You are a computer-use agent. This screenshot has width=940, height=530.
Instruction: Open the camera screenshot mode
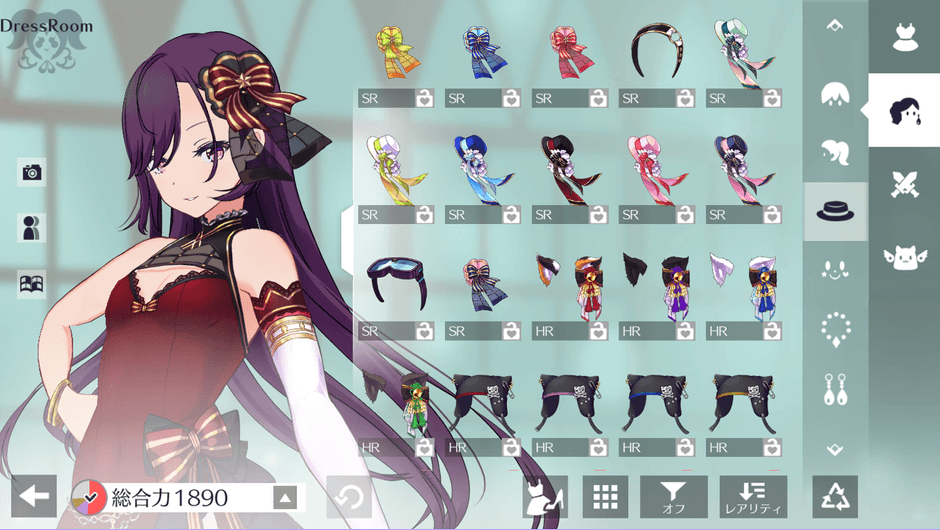(x=32, y=172)
